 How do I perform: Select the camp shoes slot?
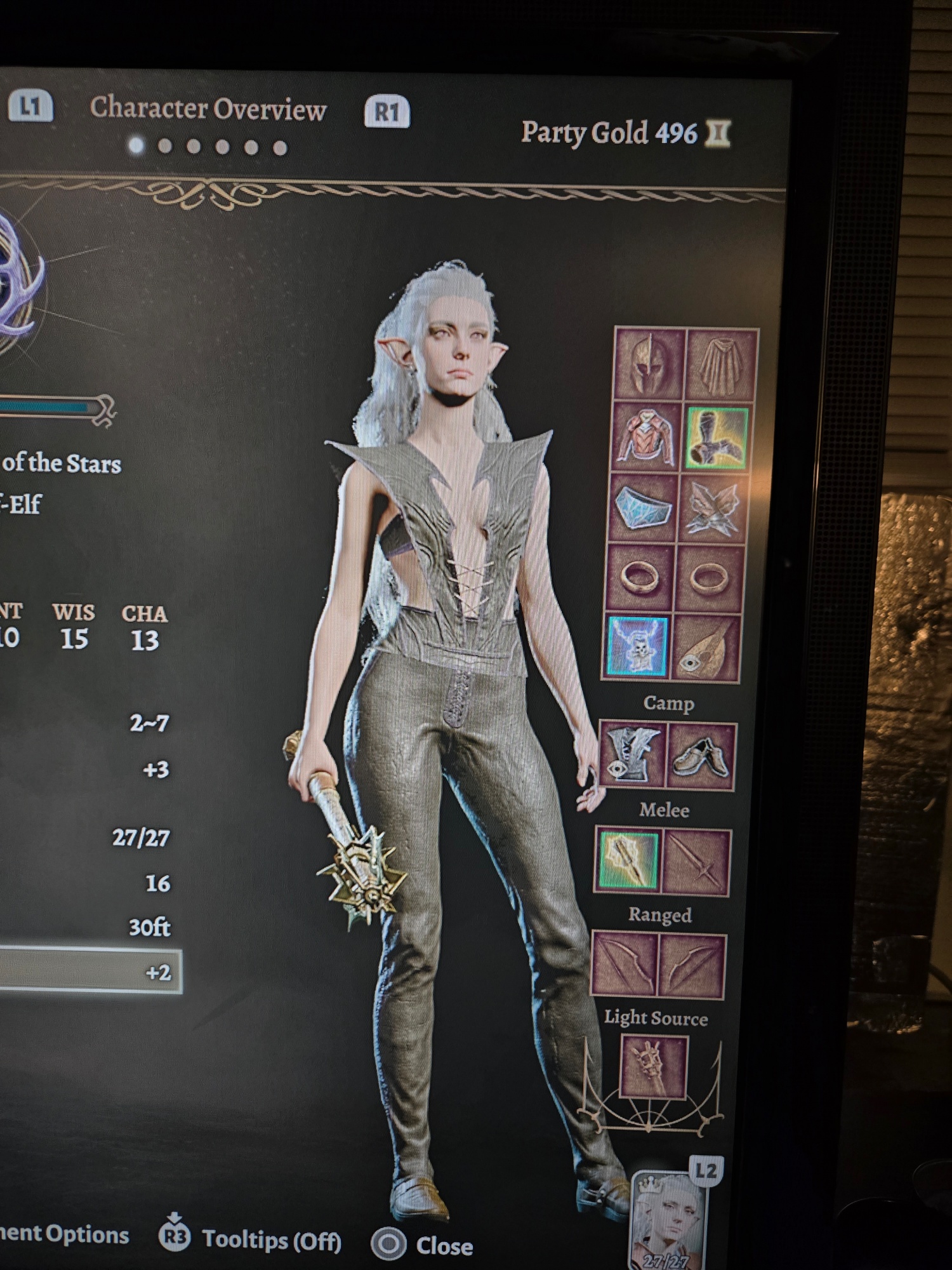pos(701,756)
